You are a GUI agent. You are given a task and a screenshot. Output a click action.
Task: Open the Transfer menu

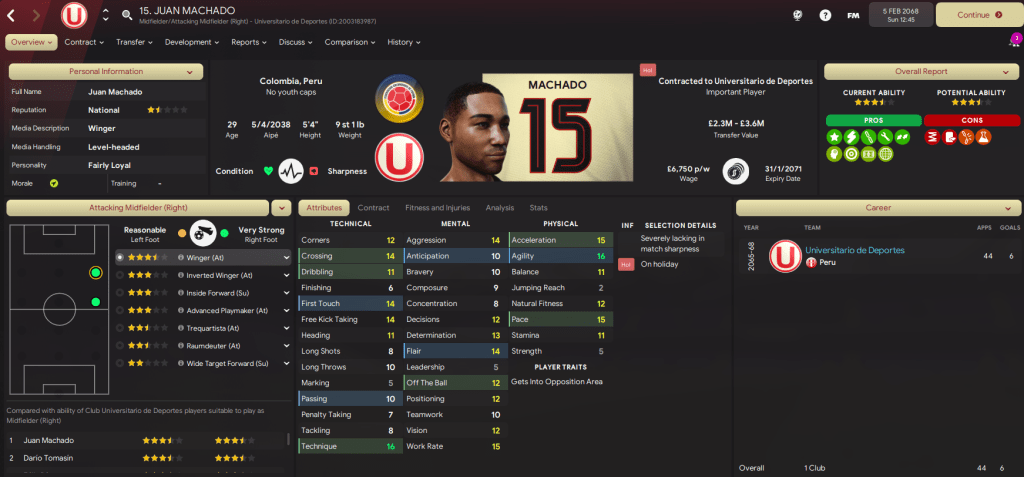tap(134, 42)
